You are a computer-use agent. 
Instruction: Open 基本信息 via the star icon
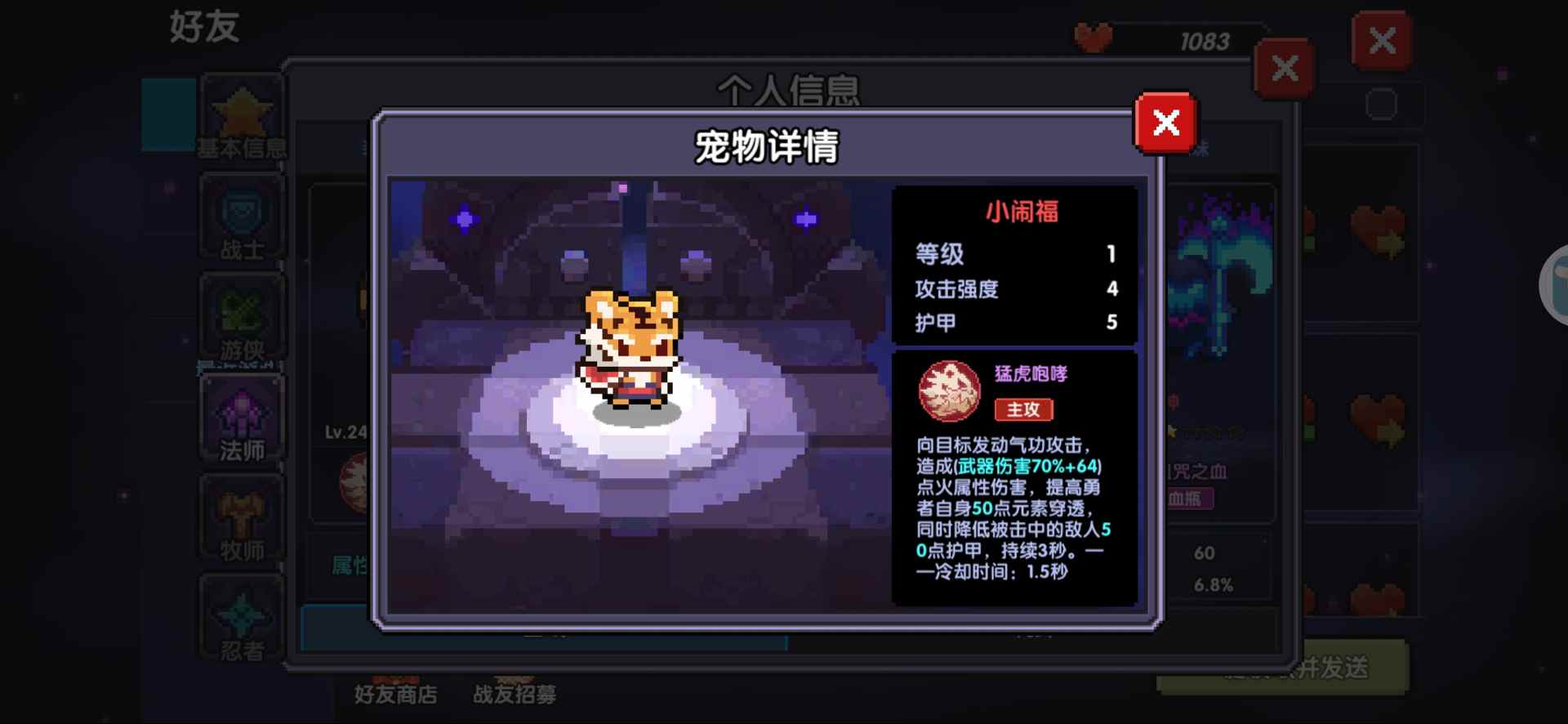(x=241, y=114)
